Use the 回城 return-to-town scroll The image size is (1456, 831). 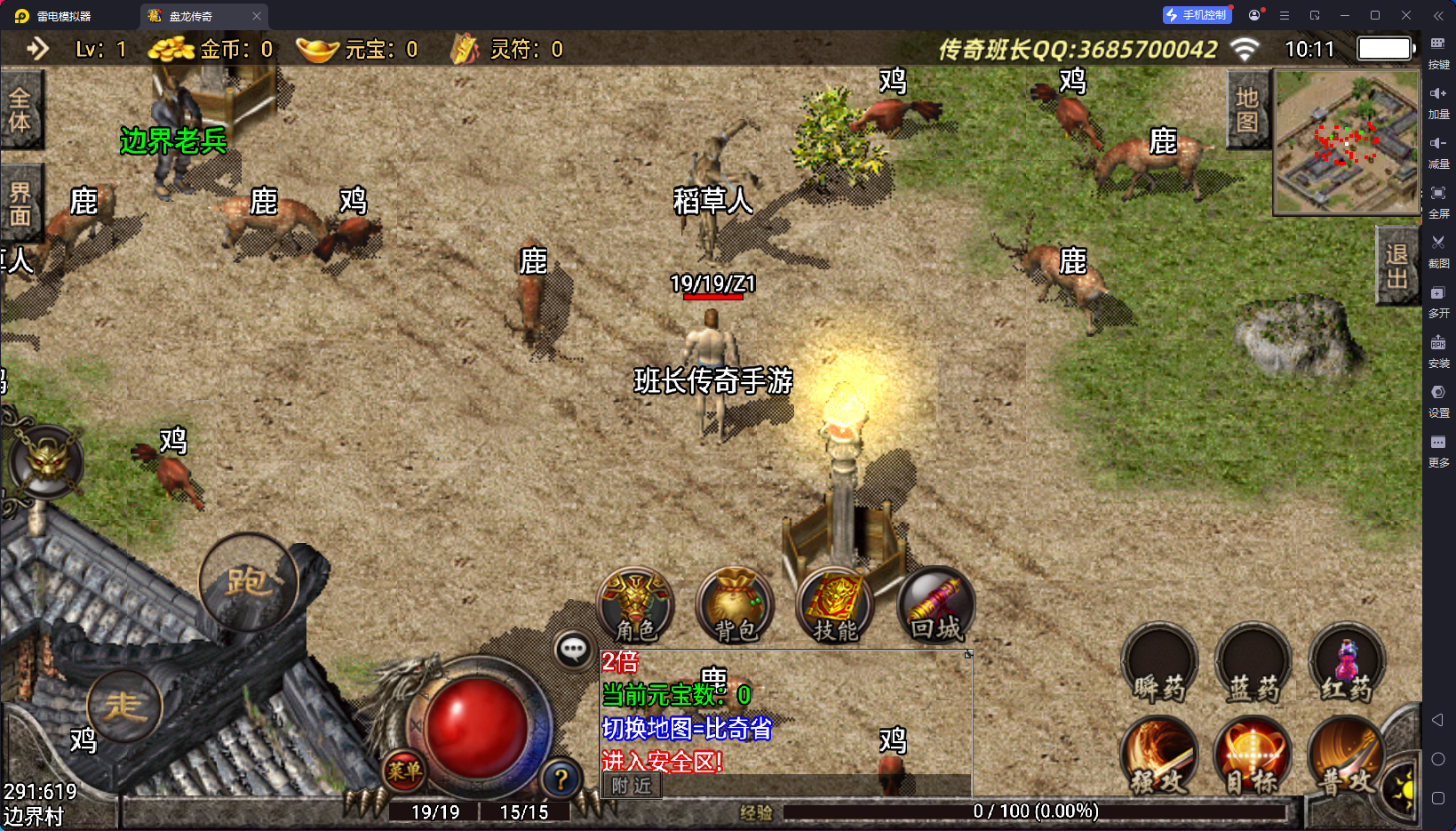click(x=936, y=605)
